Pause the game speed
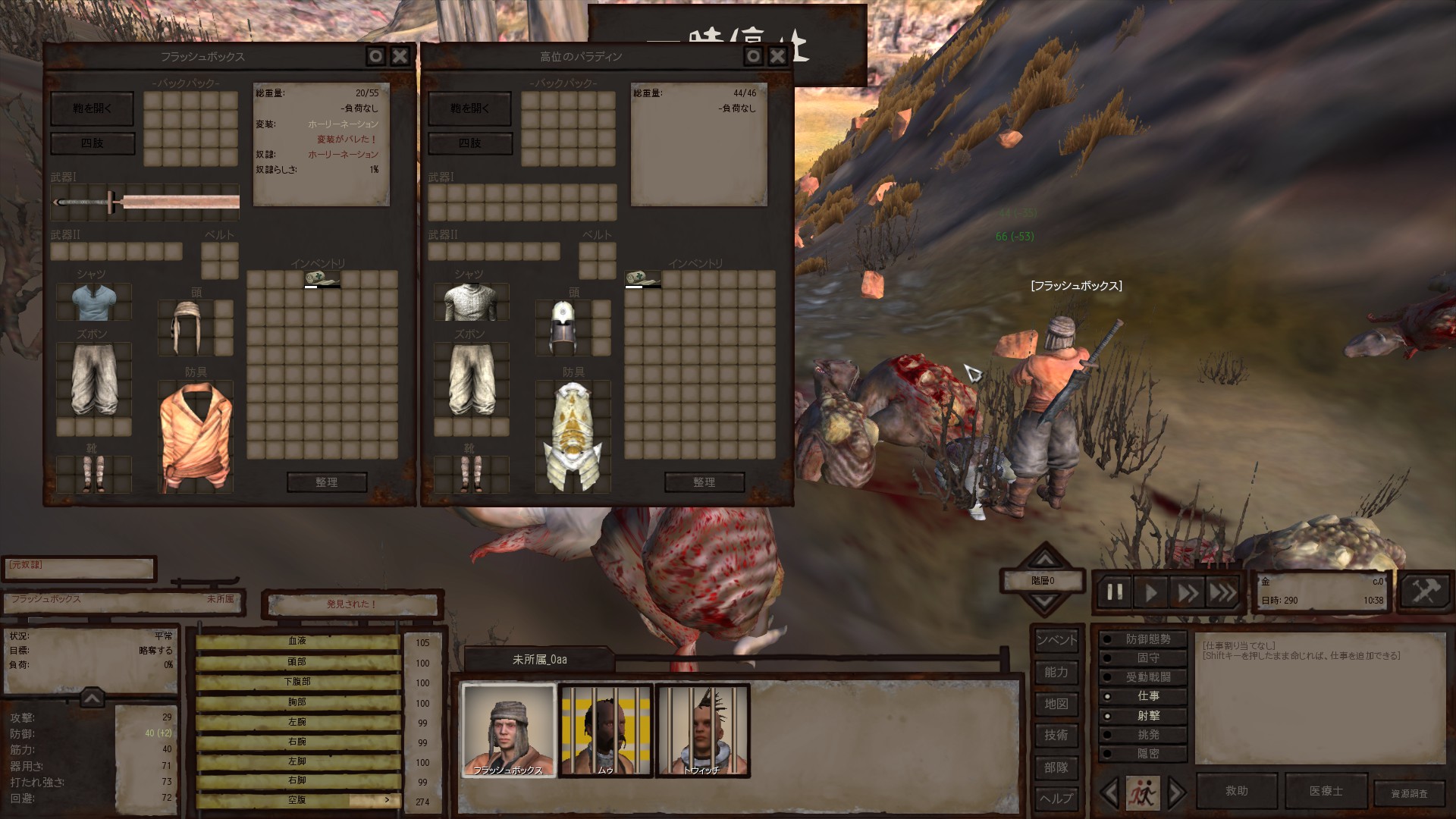Viewport: 1456px width, 819px height. point(1114,592)
